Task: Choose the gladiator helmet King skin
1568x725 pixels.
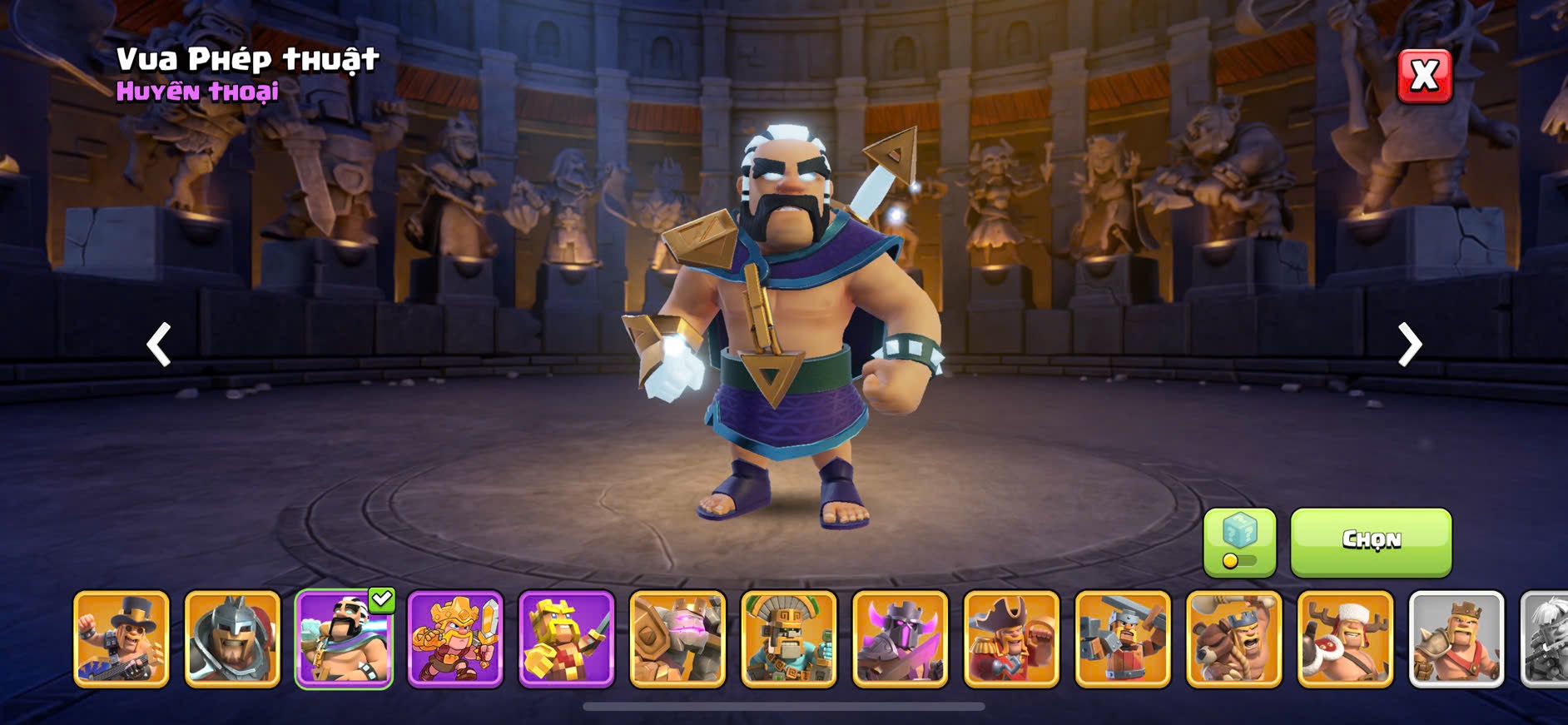Action: click(x=232, y=639)
